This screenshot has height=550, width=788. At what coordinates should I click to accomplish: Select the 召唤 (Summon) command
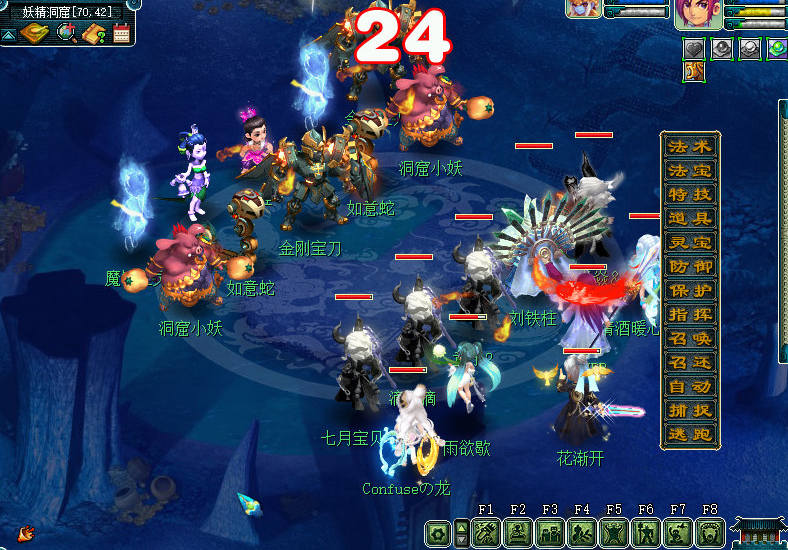tap(689, 338)
